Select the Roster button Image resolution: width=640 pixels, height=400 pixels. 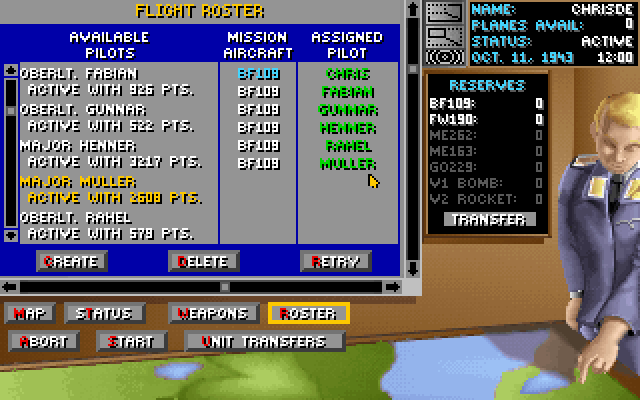309,313
